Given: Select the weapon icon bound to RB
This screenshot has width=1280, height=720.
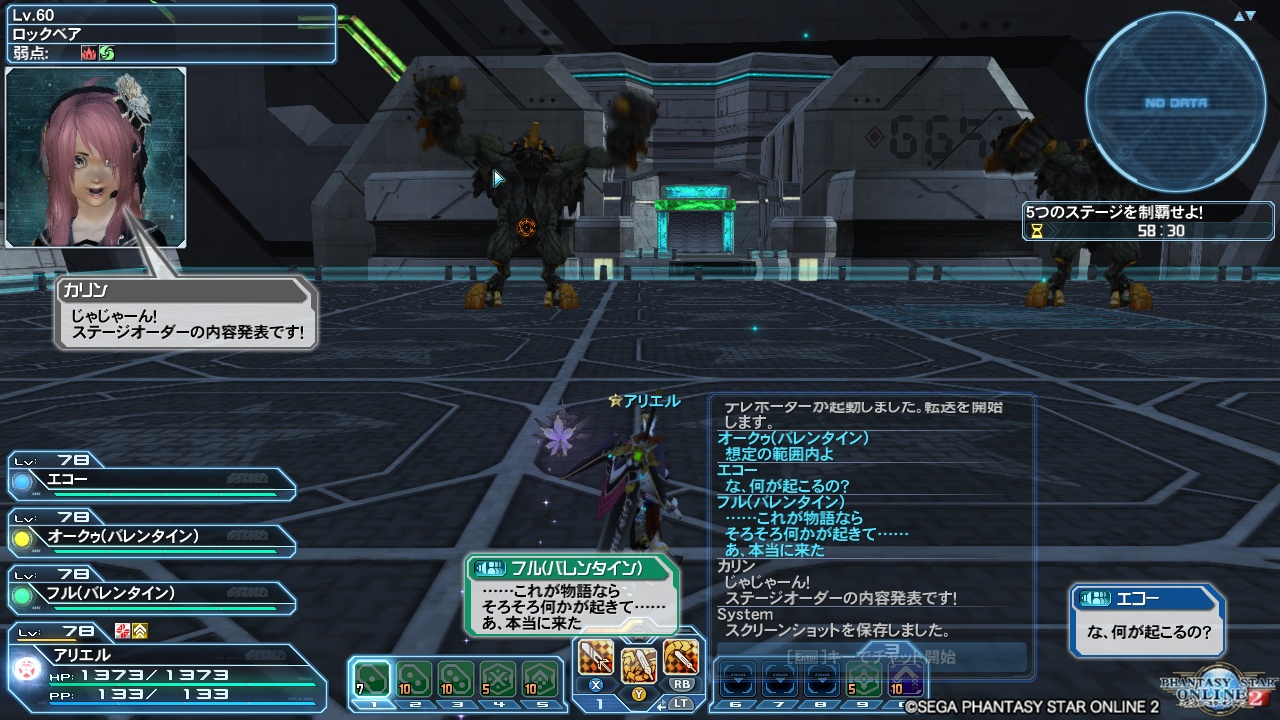Looking at the screenshot, I should pos(679,656).
